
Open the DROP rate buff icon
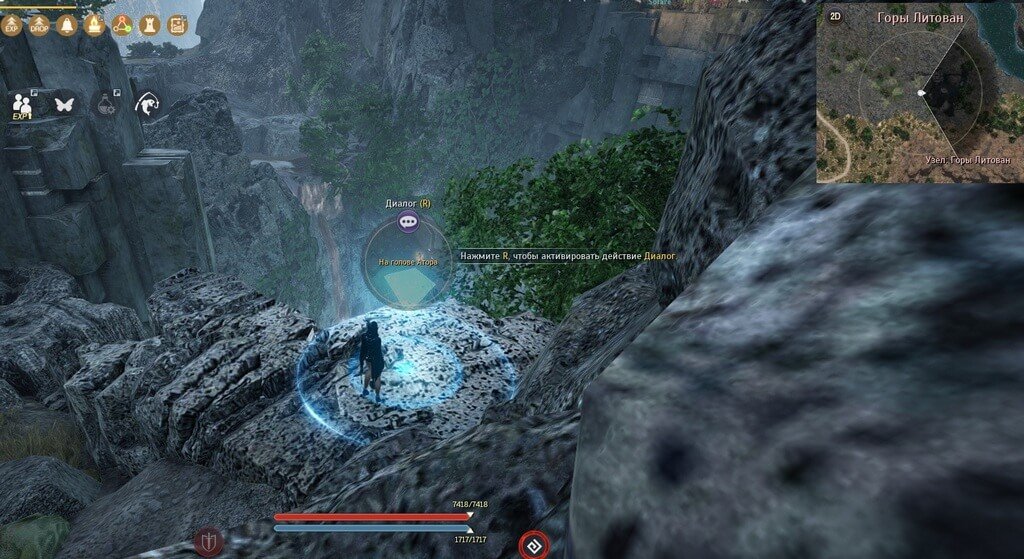click(x=40, y=24)
